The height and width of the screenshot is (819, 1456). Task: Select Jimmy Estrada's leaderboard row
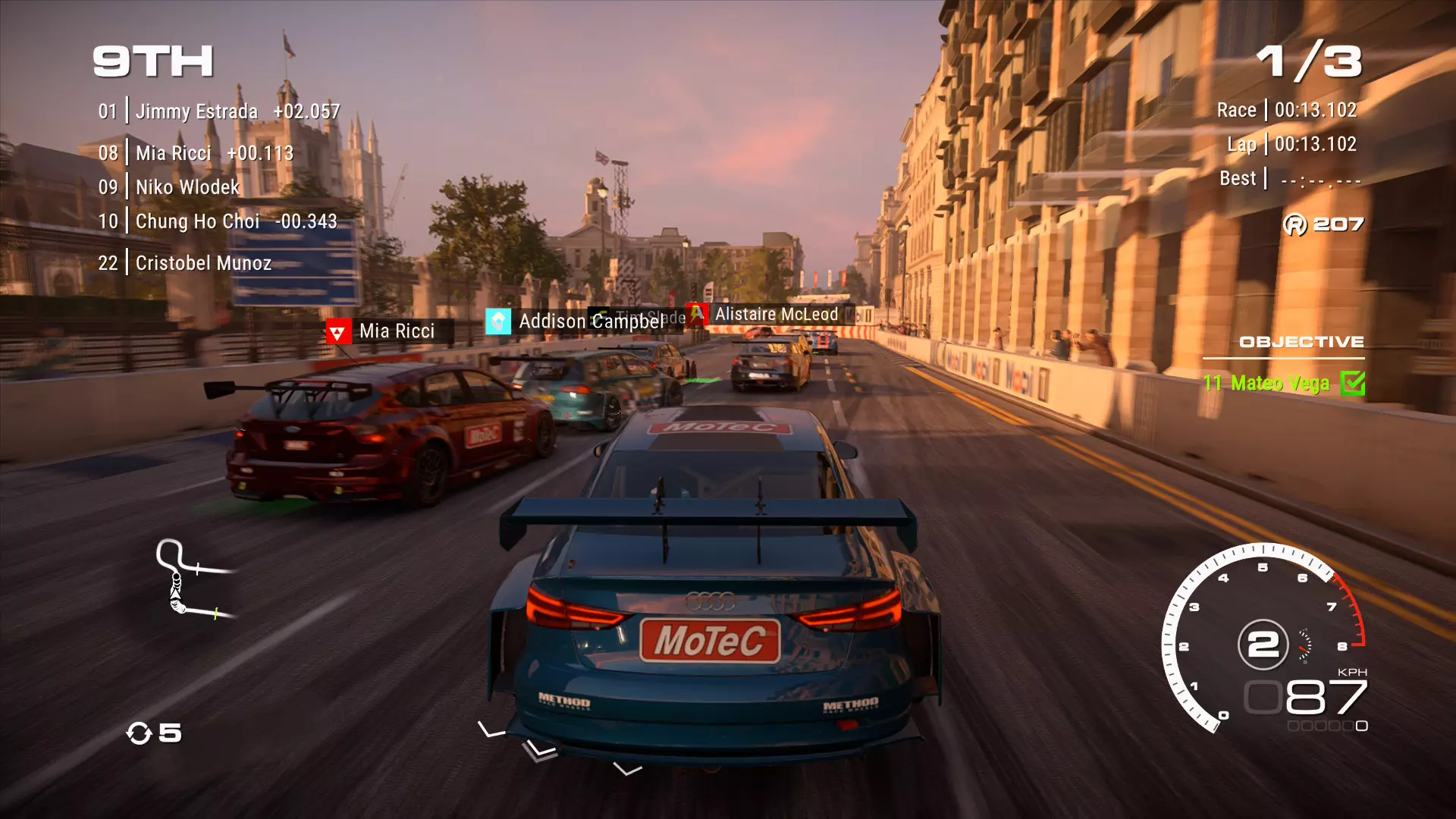tap(218, 111)
